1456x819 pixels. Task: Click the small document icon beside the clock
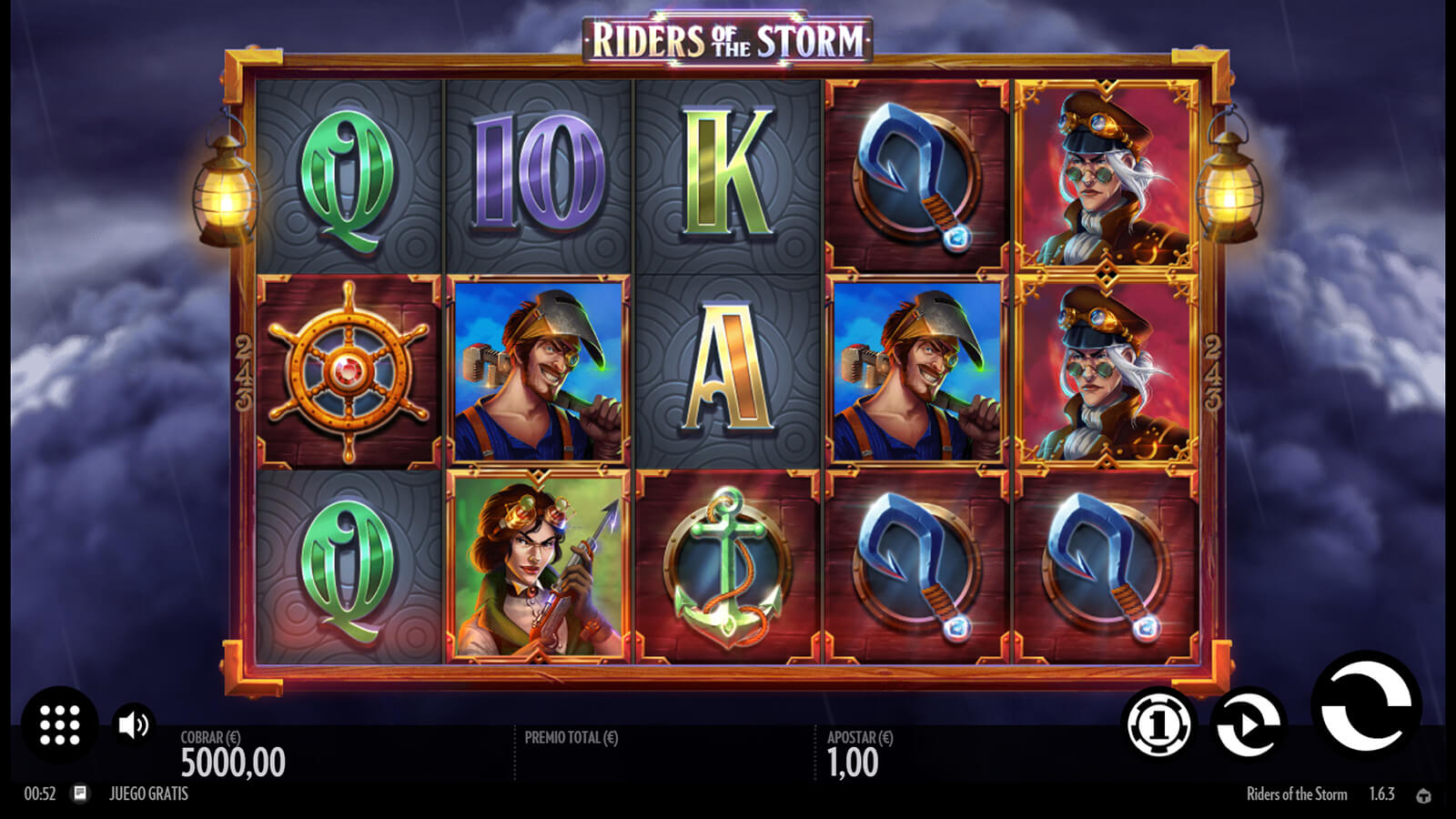pos(80,794)
